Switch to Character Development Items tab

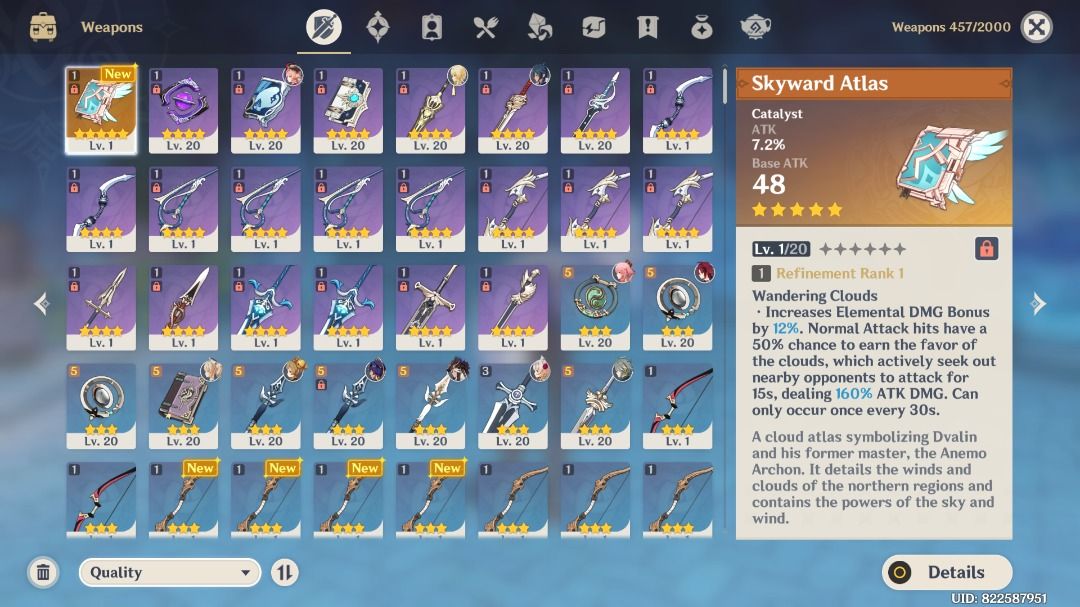click(432, 27)
